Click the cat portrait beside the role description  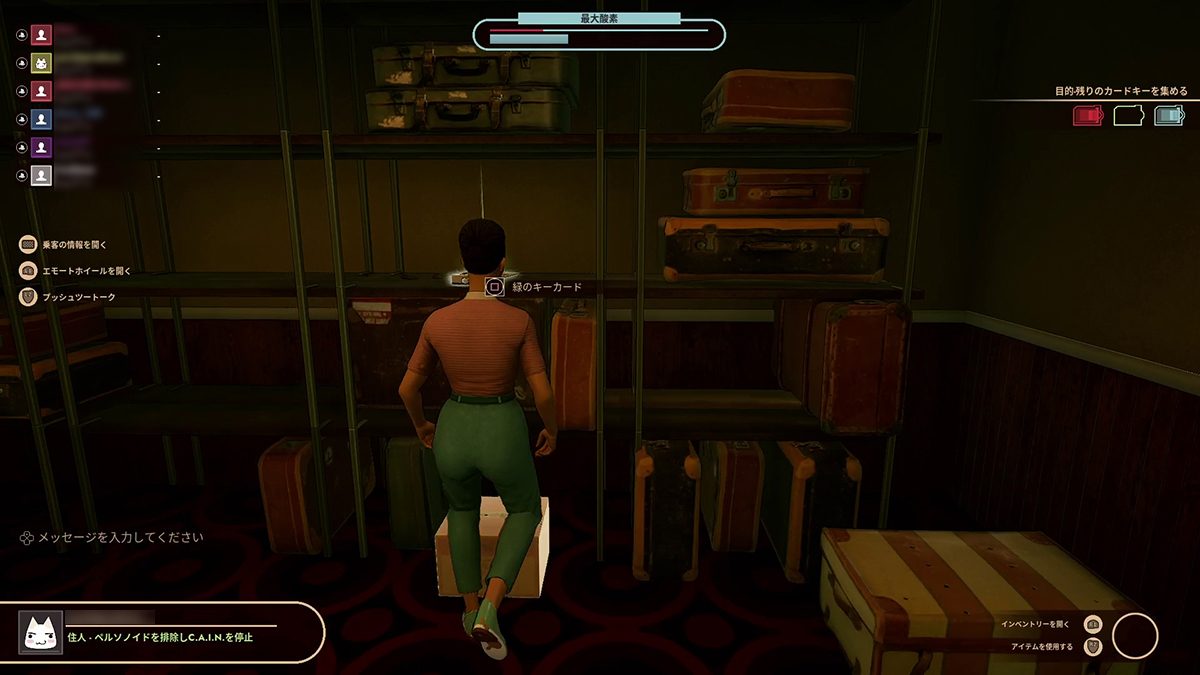[x=41, y=632]
